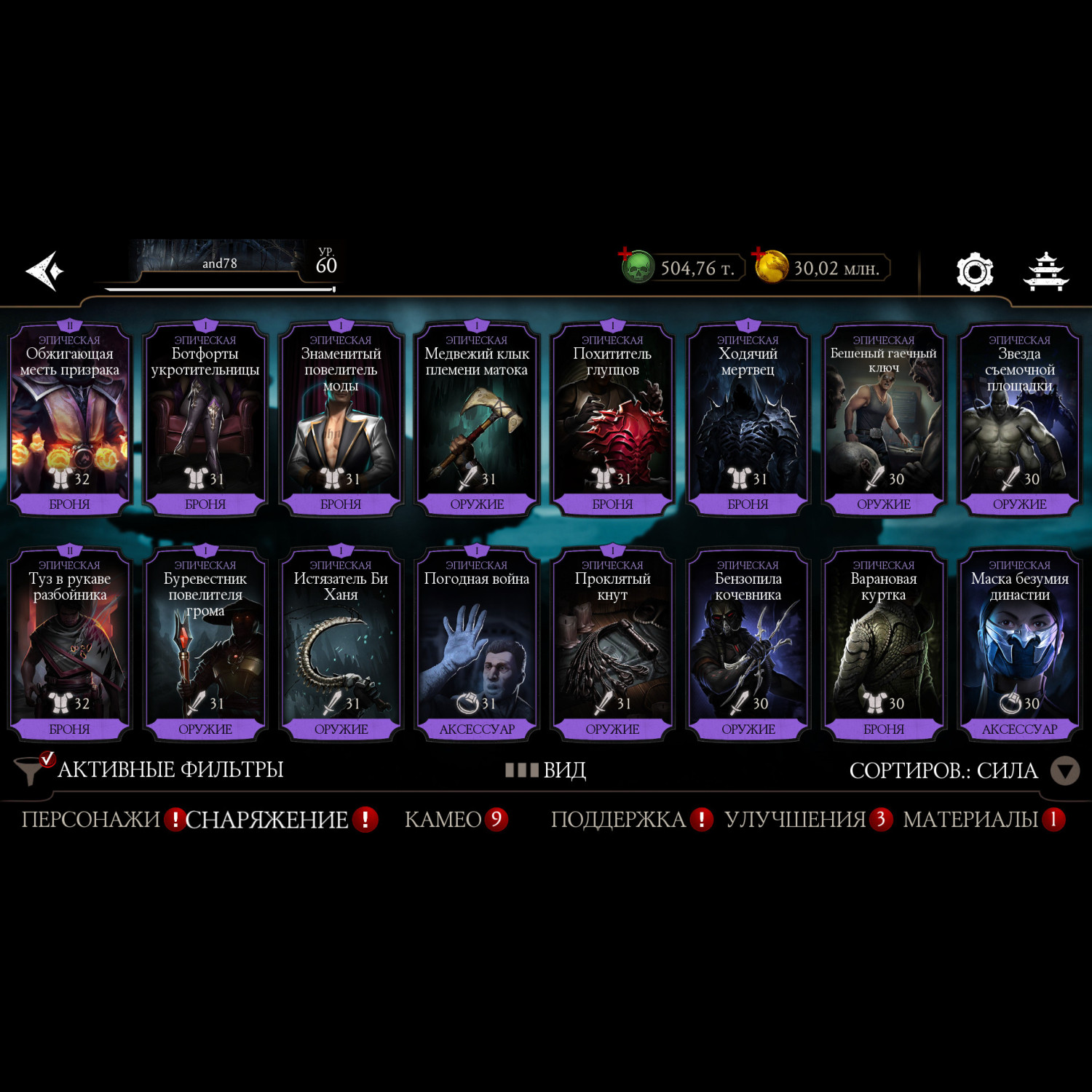Open the gear settings menu
This screenshot has width=1092, height=1092.
coord(975,272)
